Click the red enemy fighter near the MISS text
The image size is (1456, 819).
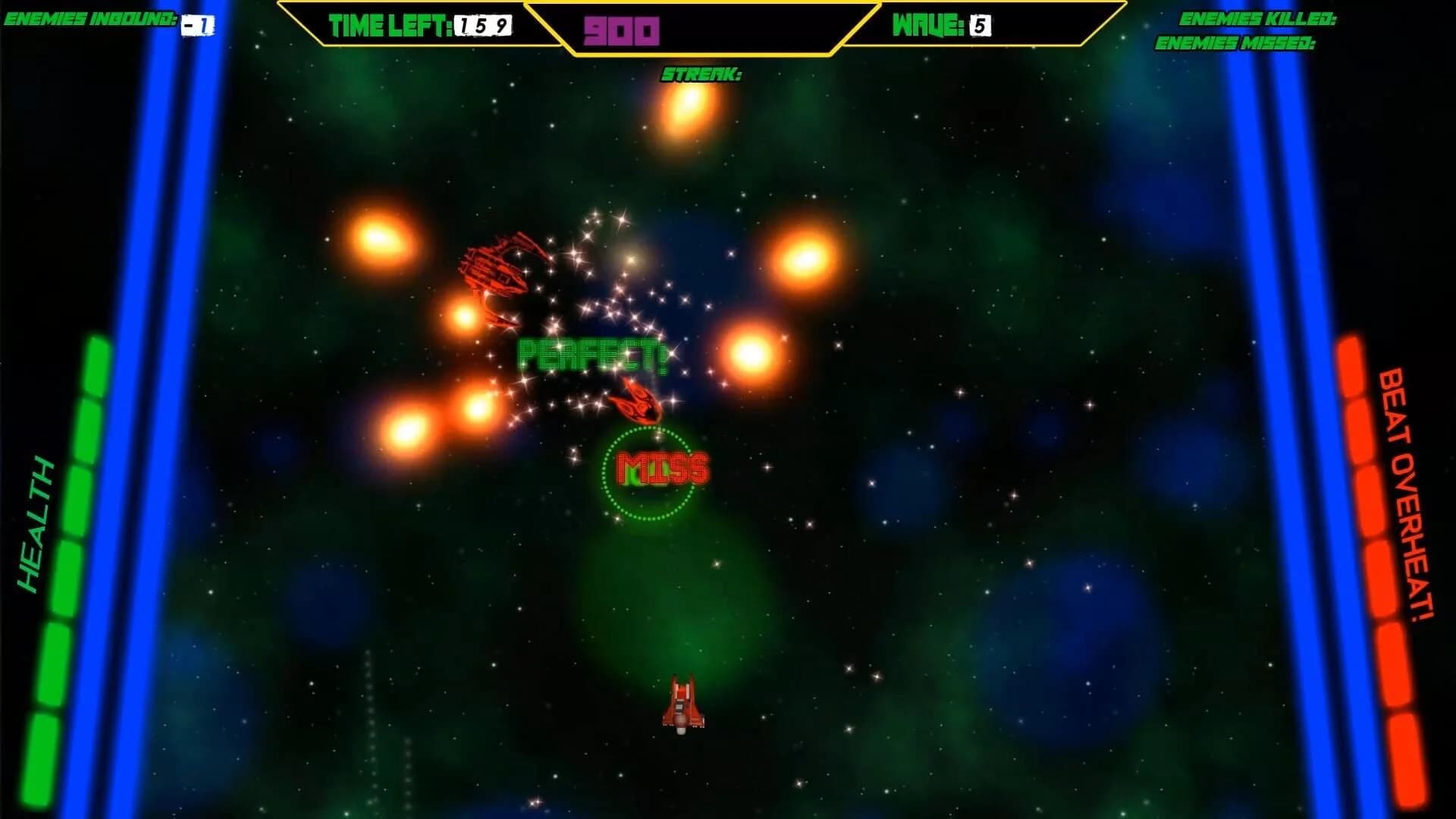pos(636,403)
